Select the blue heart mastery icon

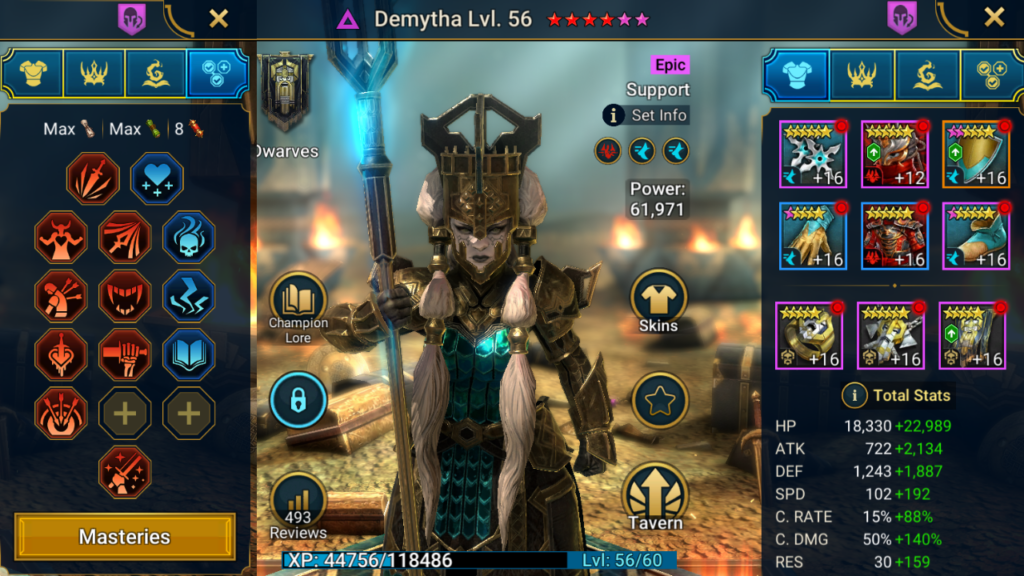(x=156, y=179)
